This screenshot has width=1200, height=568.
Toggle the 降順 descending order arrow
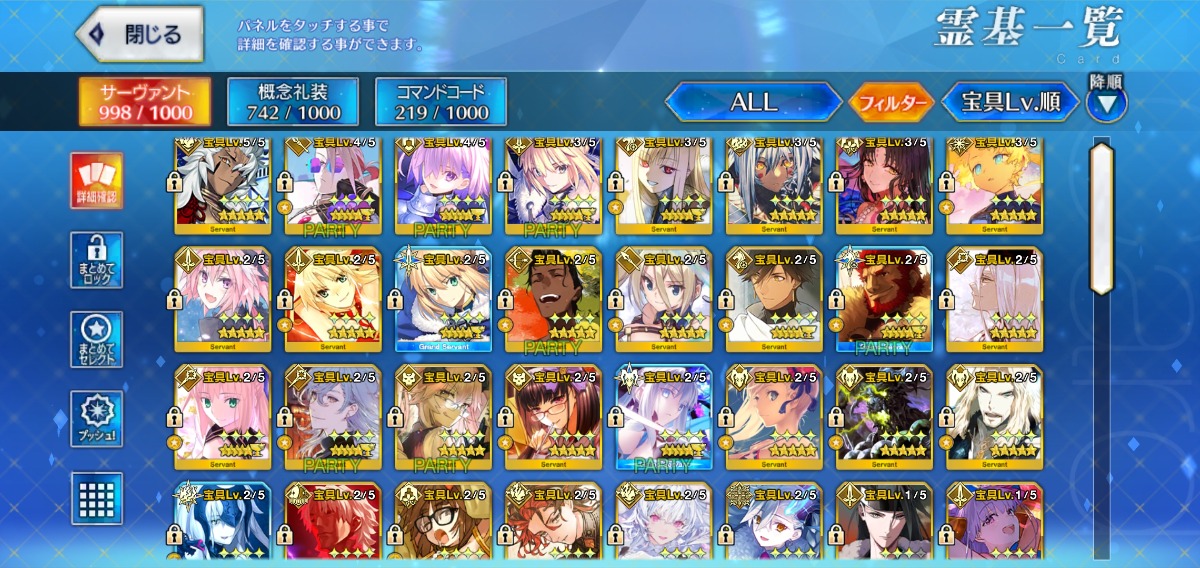pyautogui.click(x=1106, y=101)
